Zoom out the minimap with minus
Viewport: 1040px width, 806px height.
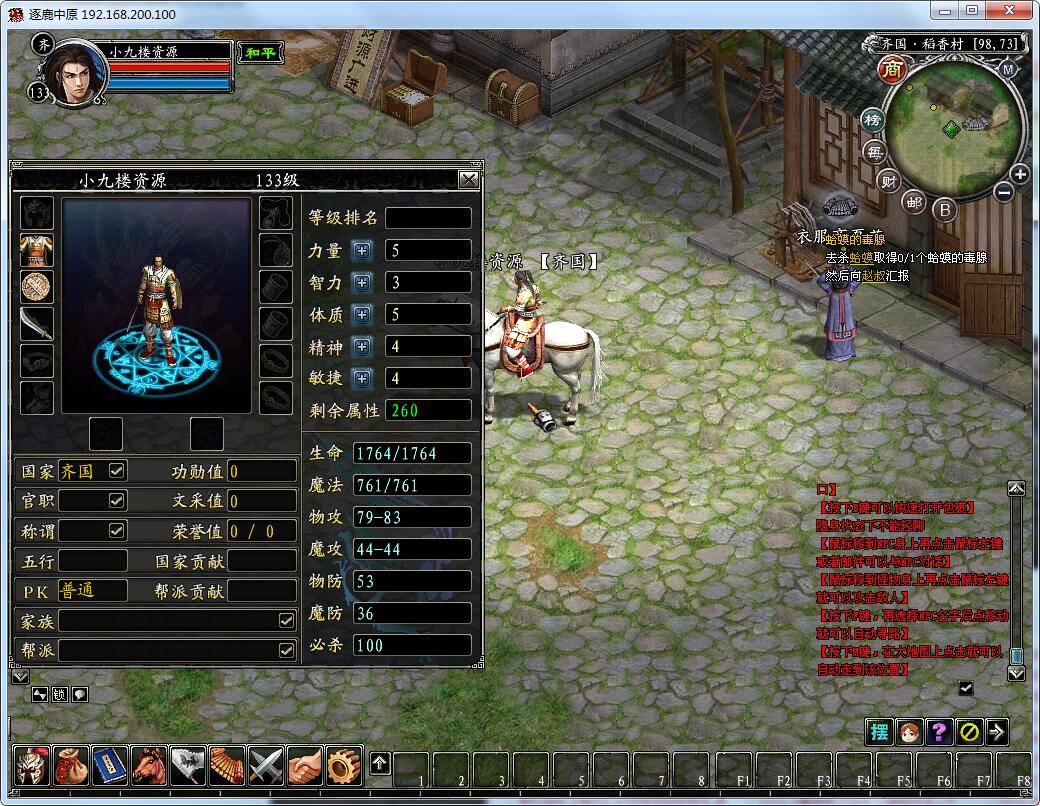(1004, 191)
